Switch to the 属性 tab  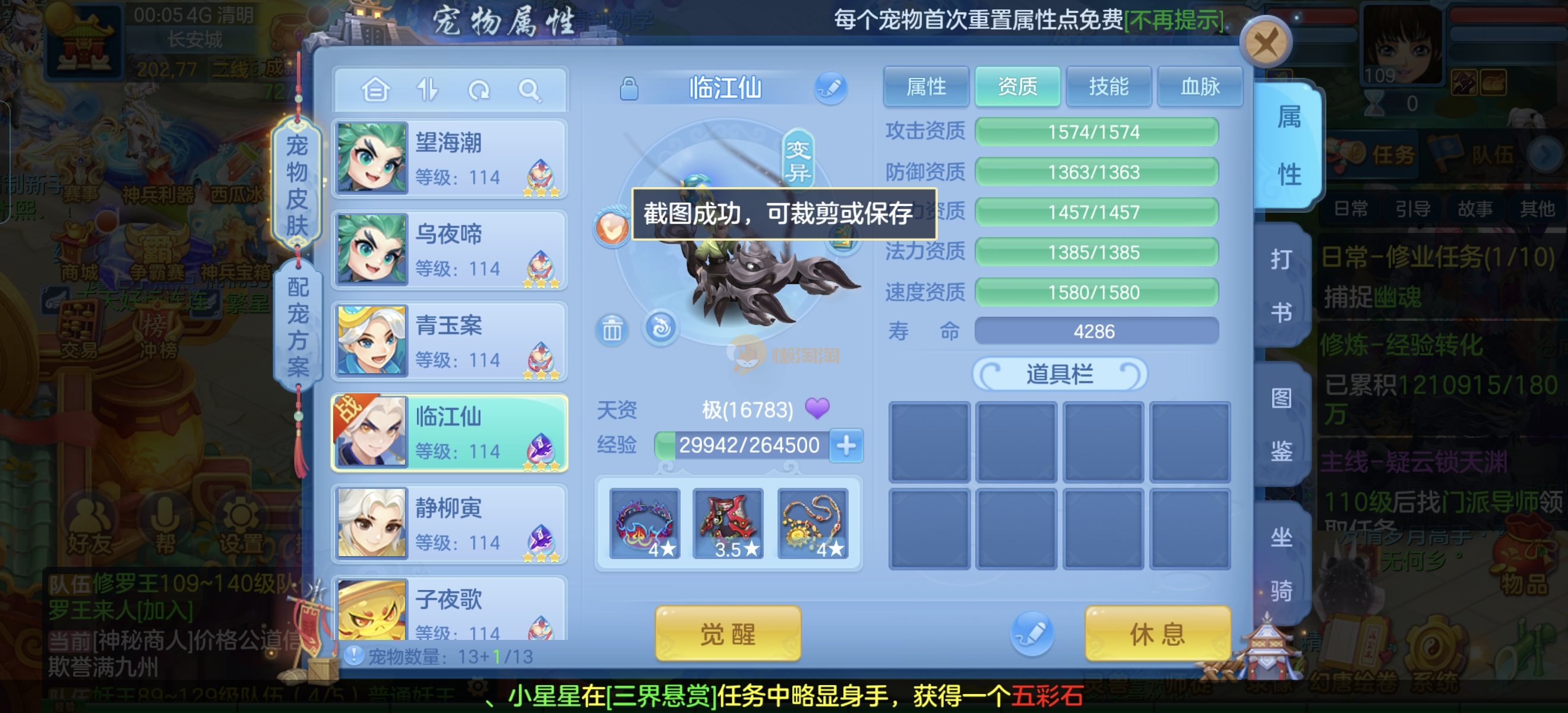(925, 87)
